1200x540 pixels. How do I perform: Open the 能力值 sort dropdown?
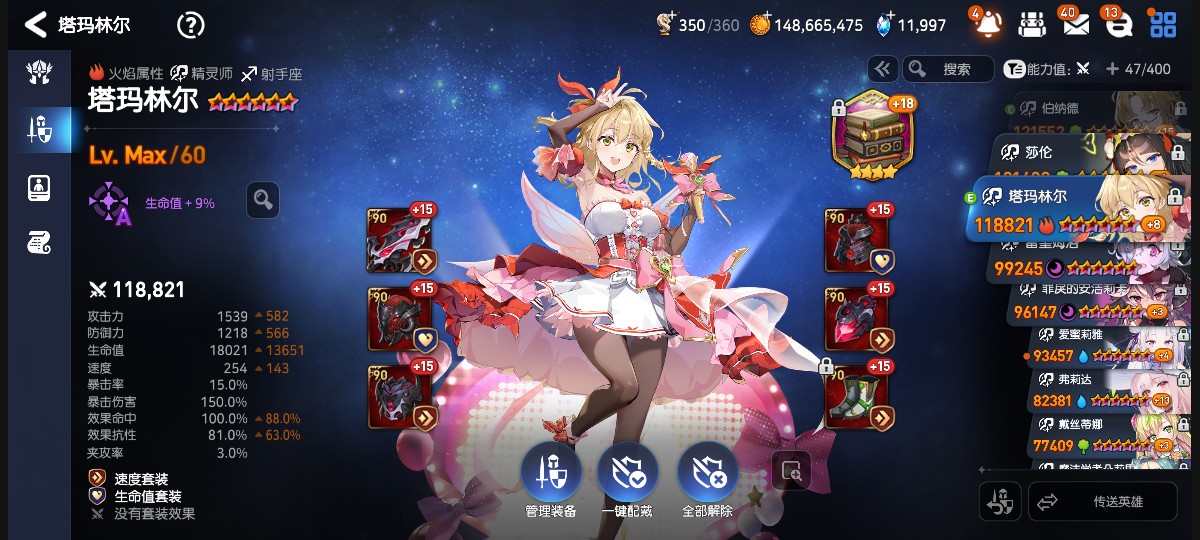click(x=1040, y=69)
